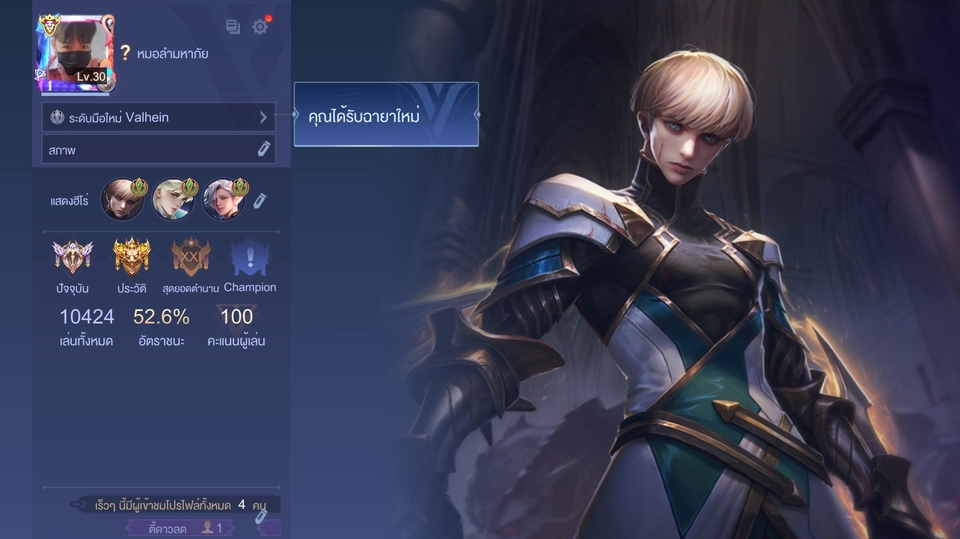View the current rank badge

coord(72,258)
